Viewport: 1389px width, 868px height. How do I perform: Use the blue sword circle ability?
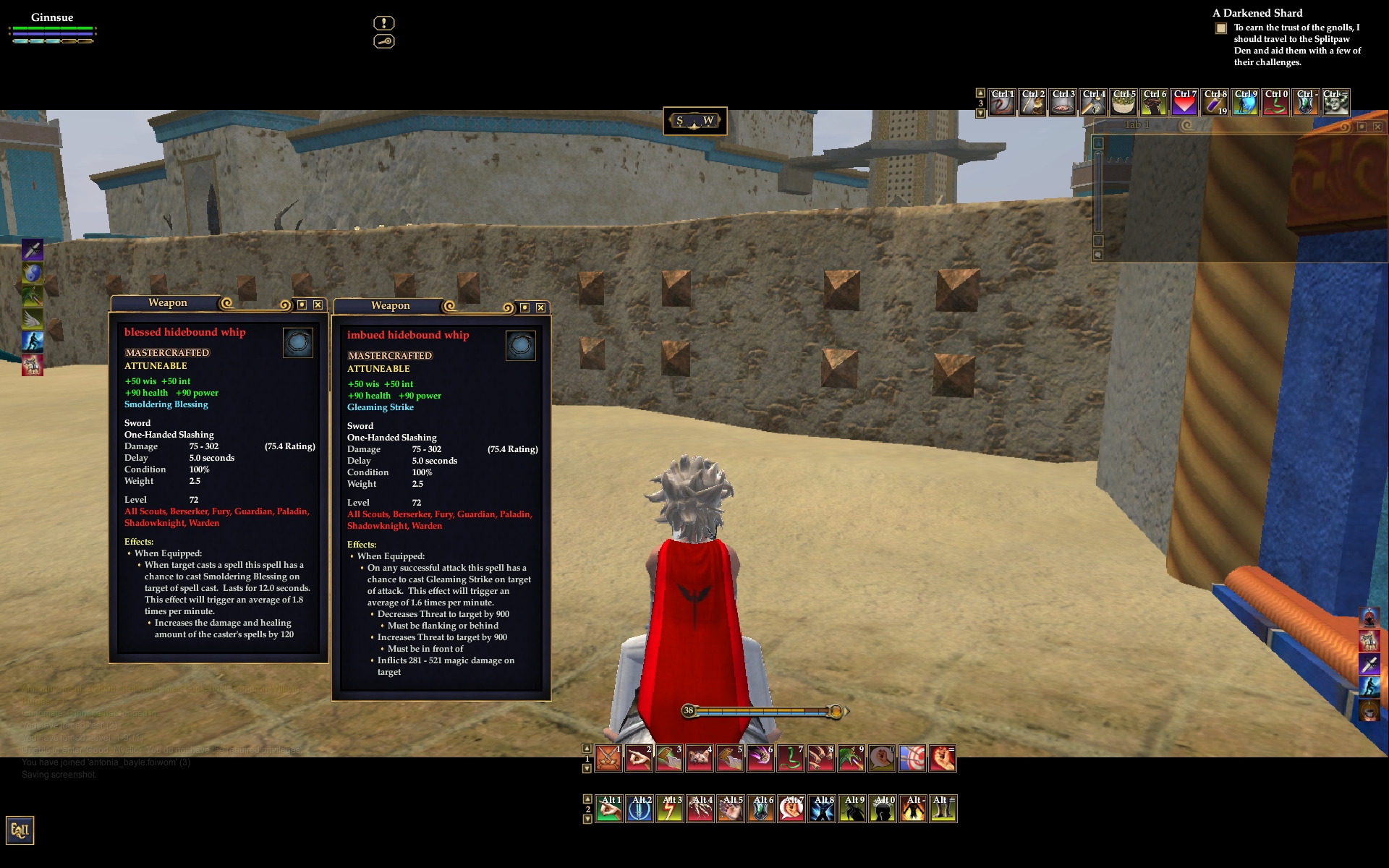[640, 809]
